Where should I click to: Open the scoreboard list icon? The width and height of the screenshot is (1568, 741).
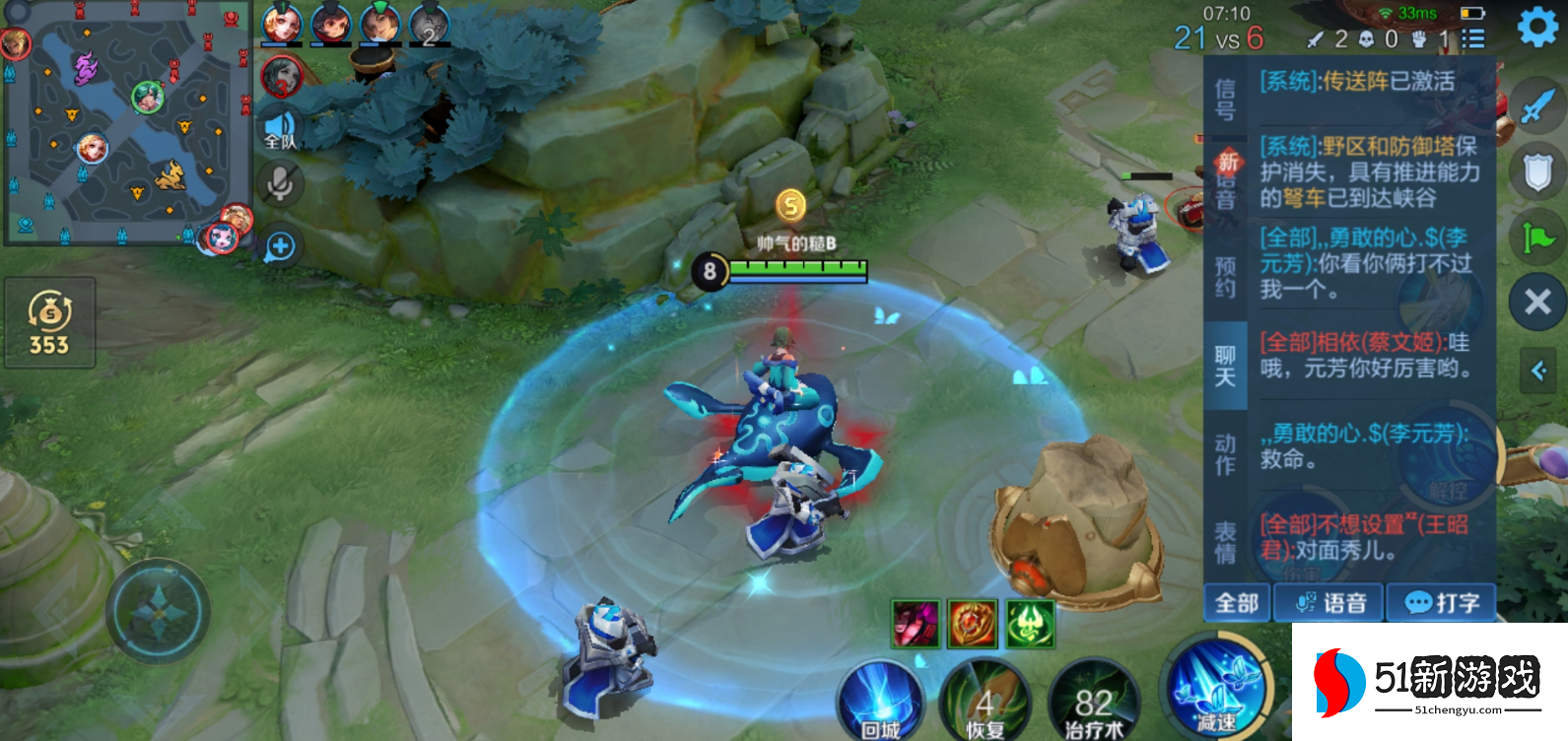click(x=1473, y=38)
